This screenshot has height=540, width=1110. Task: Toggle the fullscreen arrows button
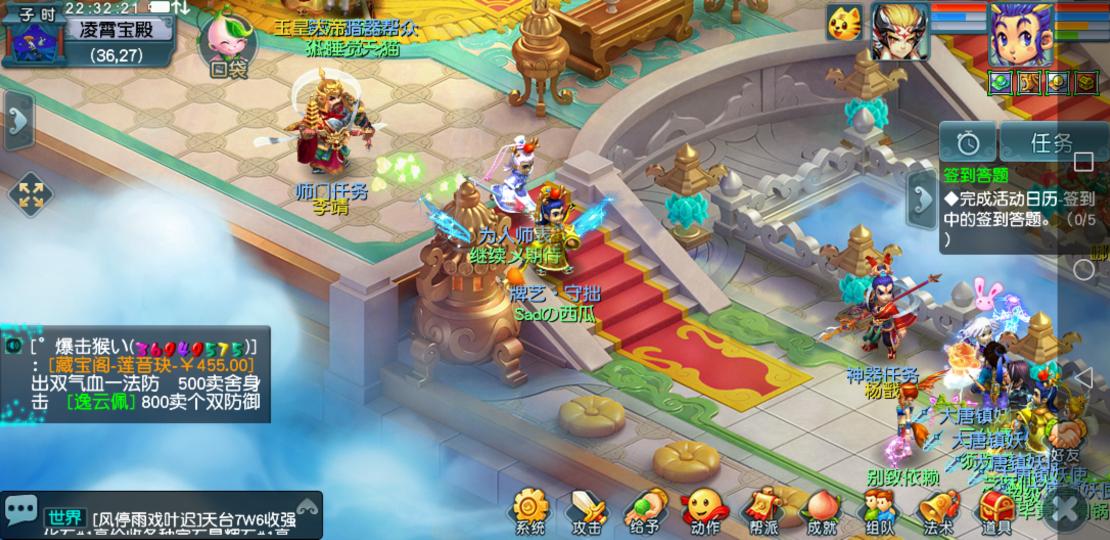click(30, 195)
